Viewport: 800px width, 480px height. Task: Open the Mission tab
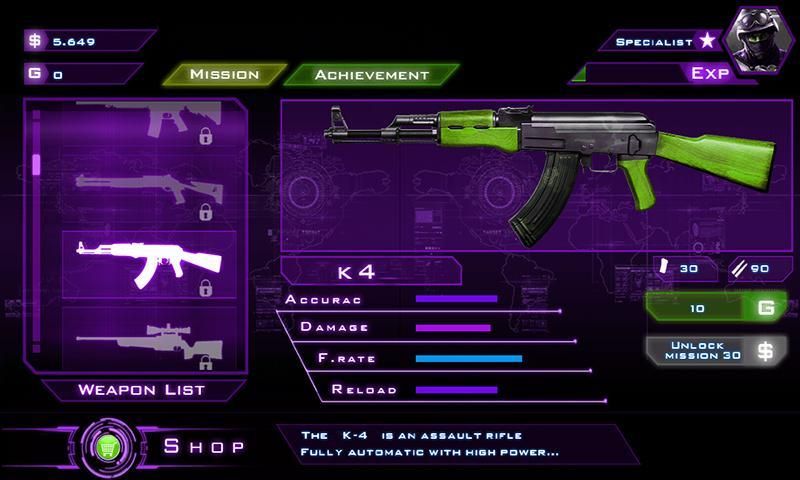(224, 74)
